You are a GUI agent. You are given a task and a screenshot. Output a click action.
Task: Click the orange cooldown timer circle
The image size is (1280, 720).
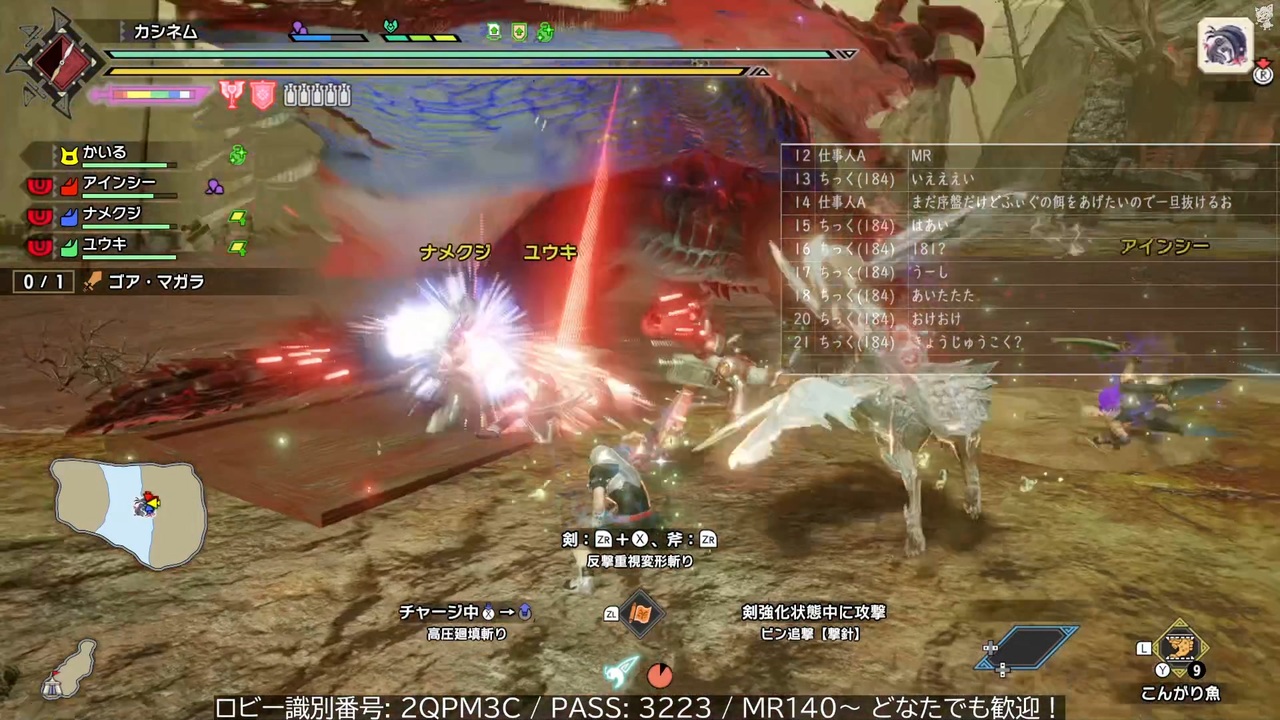coord(660,675)
